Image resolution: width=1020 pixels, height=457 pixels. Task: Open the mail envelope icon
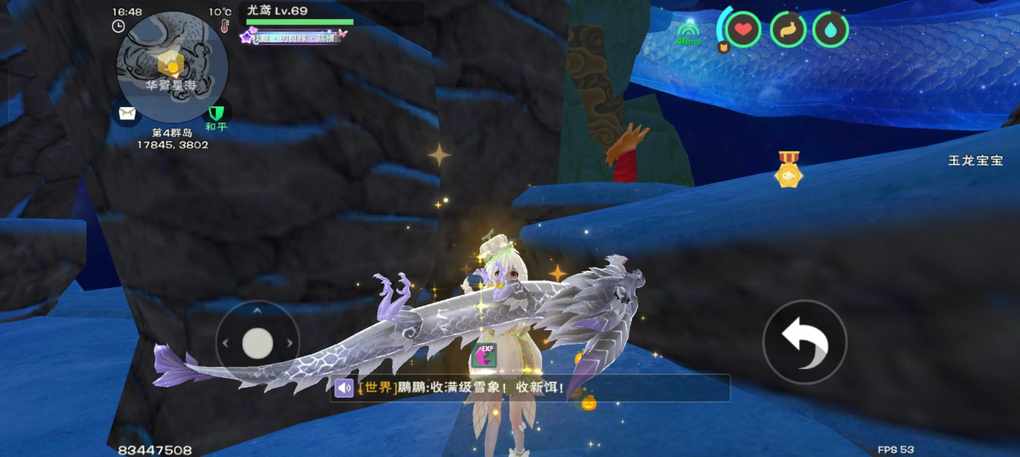tap(127, 114)
